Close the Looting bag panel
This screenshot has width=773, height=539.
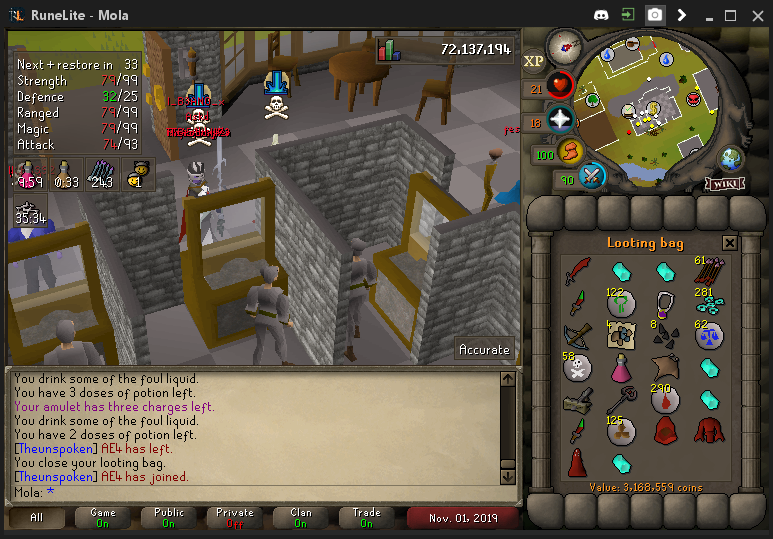point(730,243)
